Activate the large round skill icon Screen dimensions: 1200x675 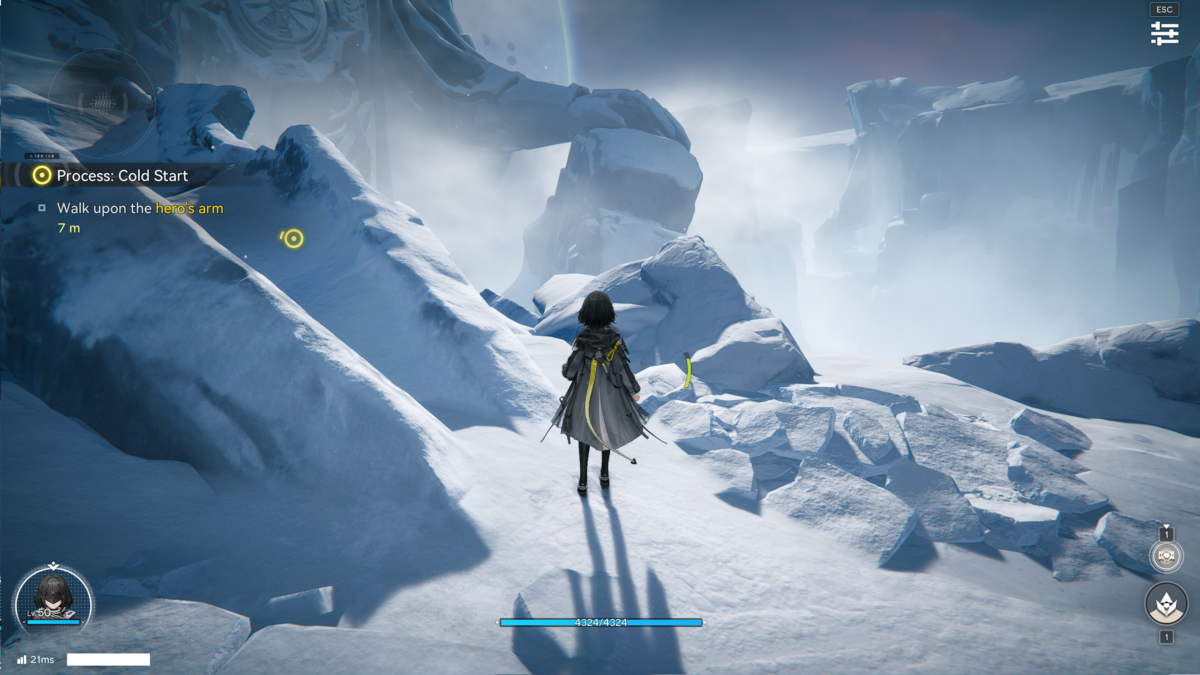click(x=1166, y=603)
